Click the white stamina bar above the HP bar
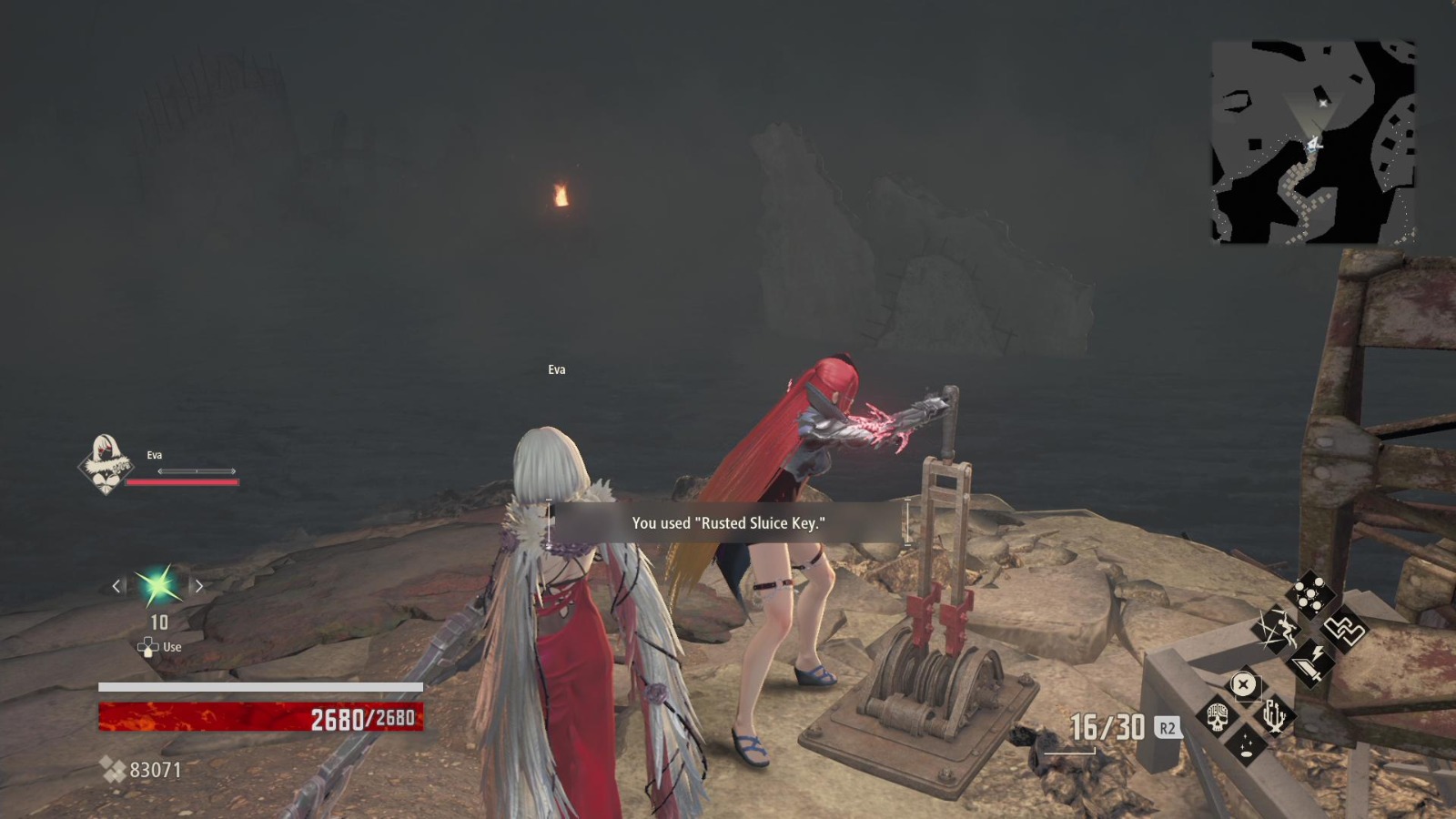The height and width of the screenshot is (819, 1456). point(258,688)
